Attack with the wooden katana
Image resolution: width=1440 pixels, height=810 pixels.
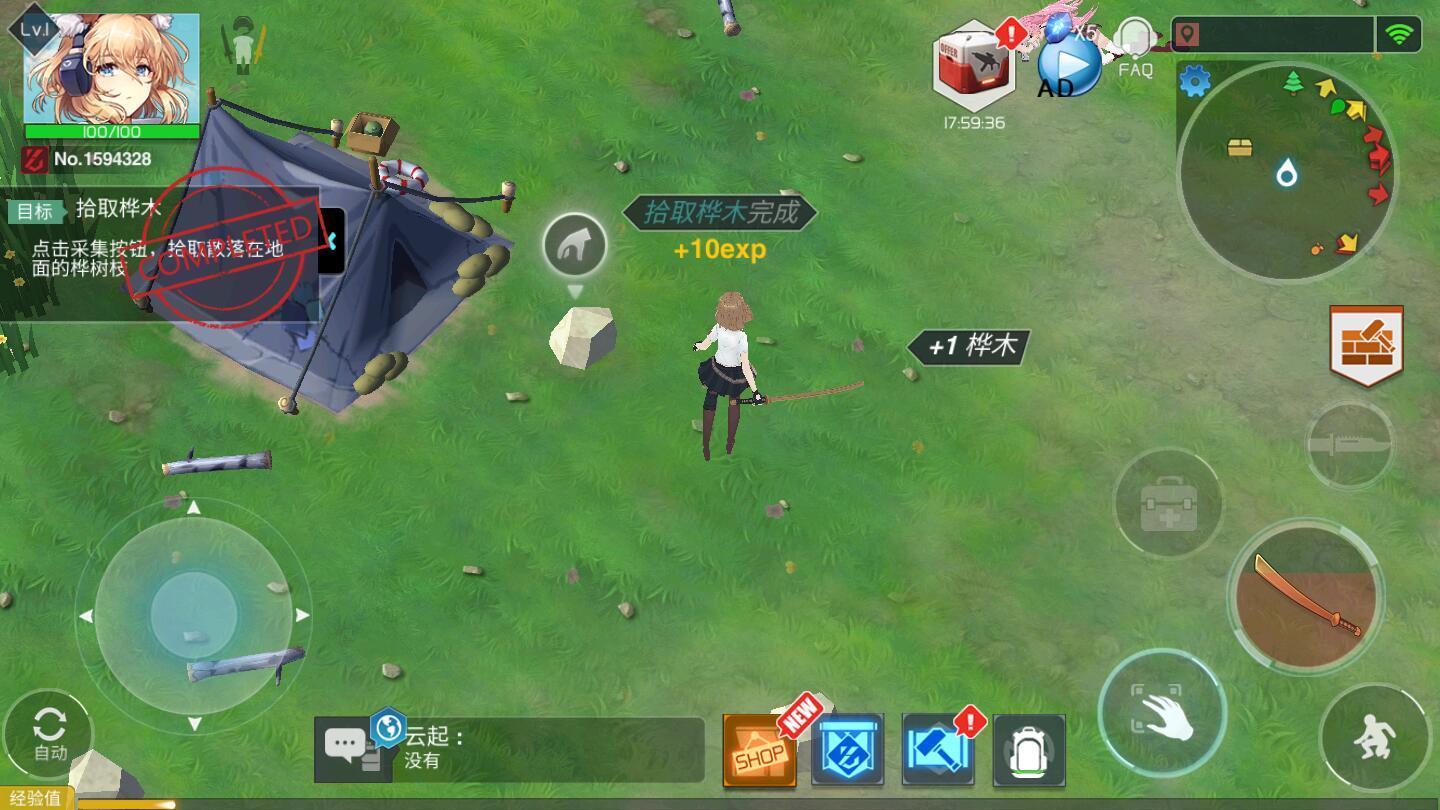(x=1306, y=597)
